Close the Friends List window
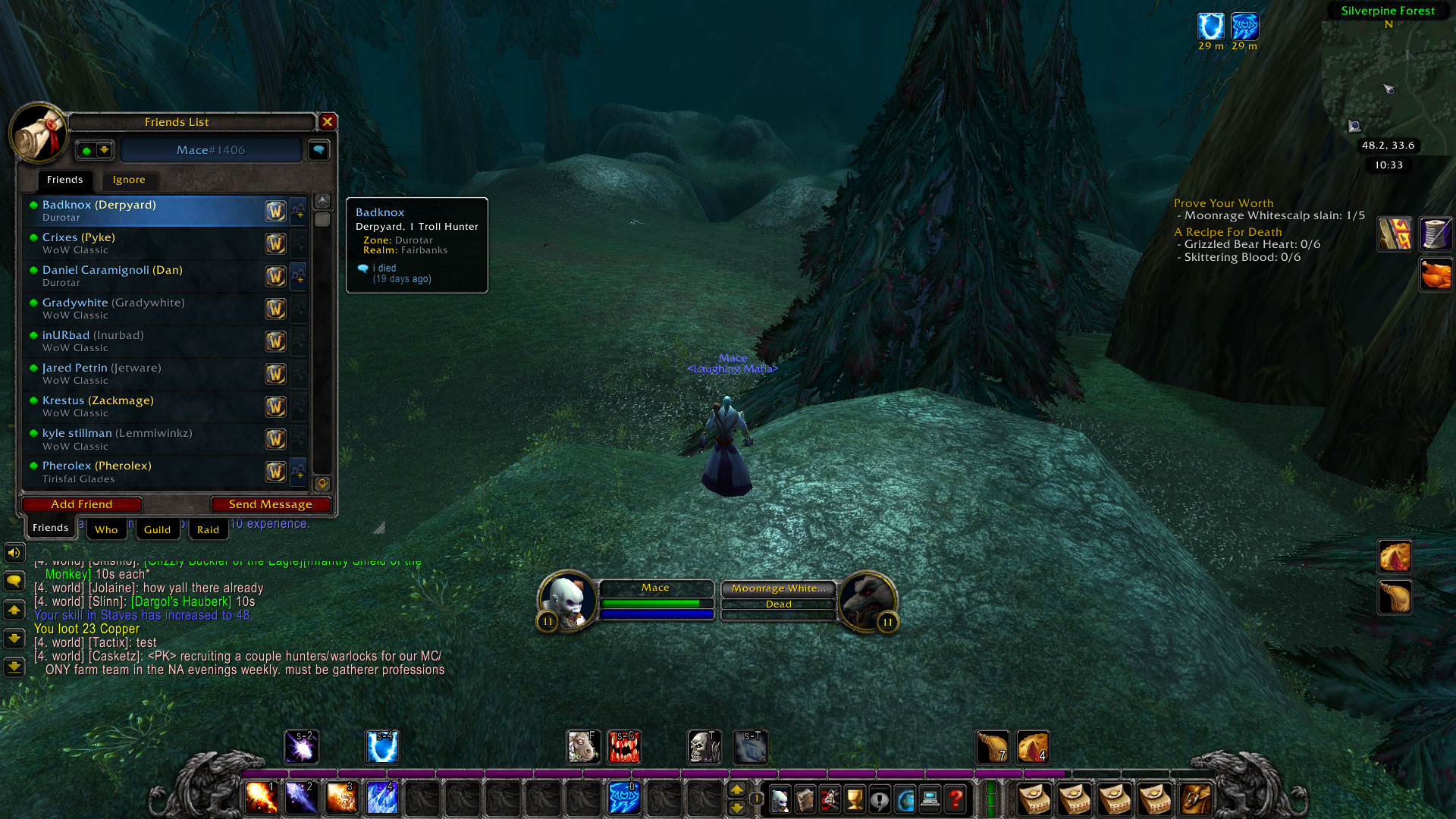 pyautogui.click(x=328, y=121)
